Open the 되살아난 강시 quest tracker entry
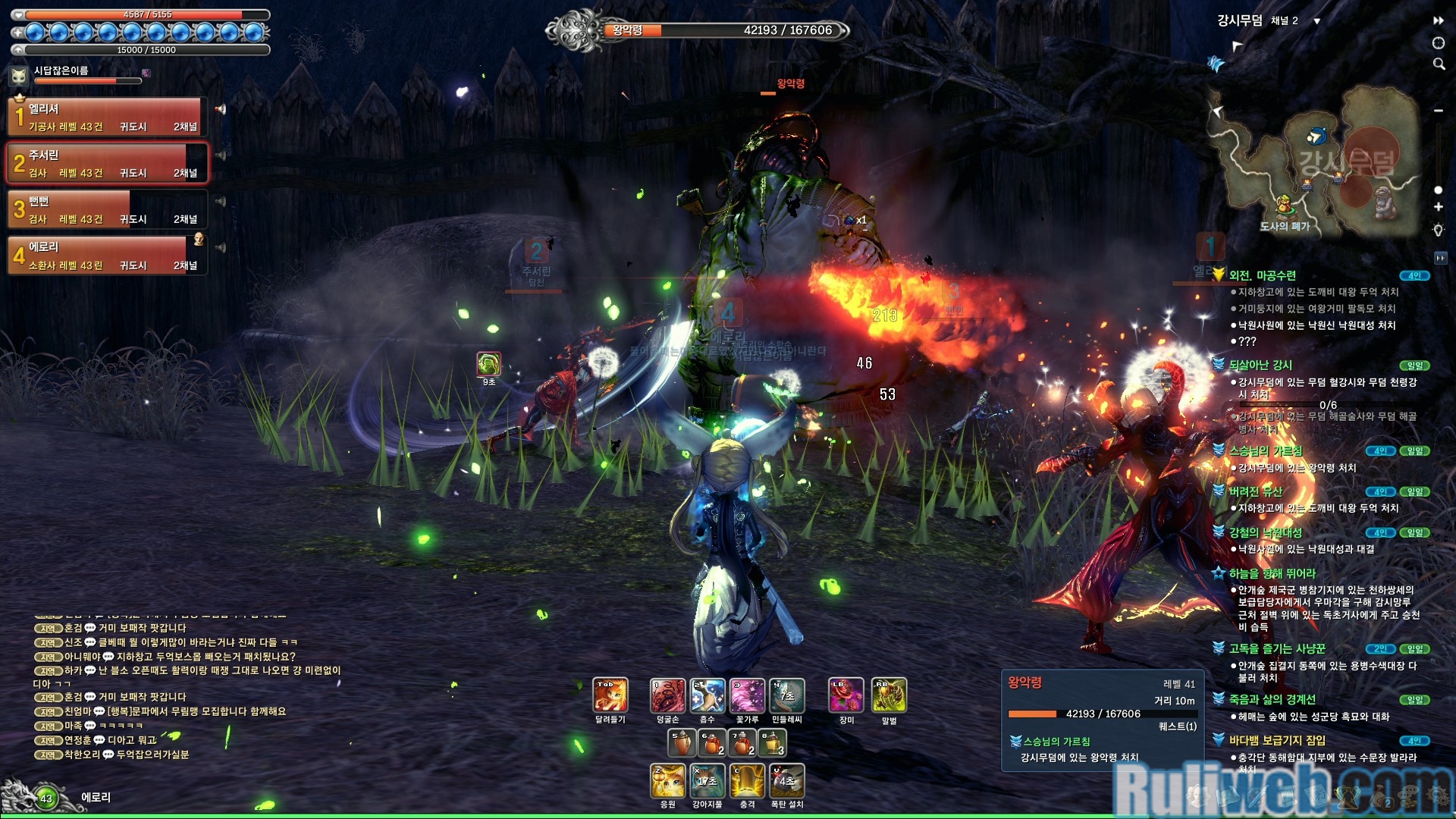The width and height of the screenshot is (1456, 819). click(1260, 365)
